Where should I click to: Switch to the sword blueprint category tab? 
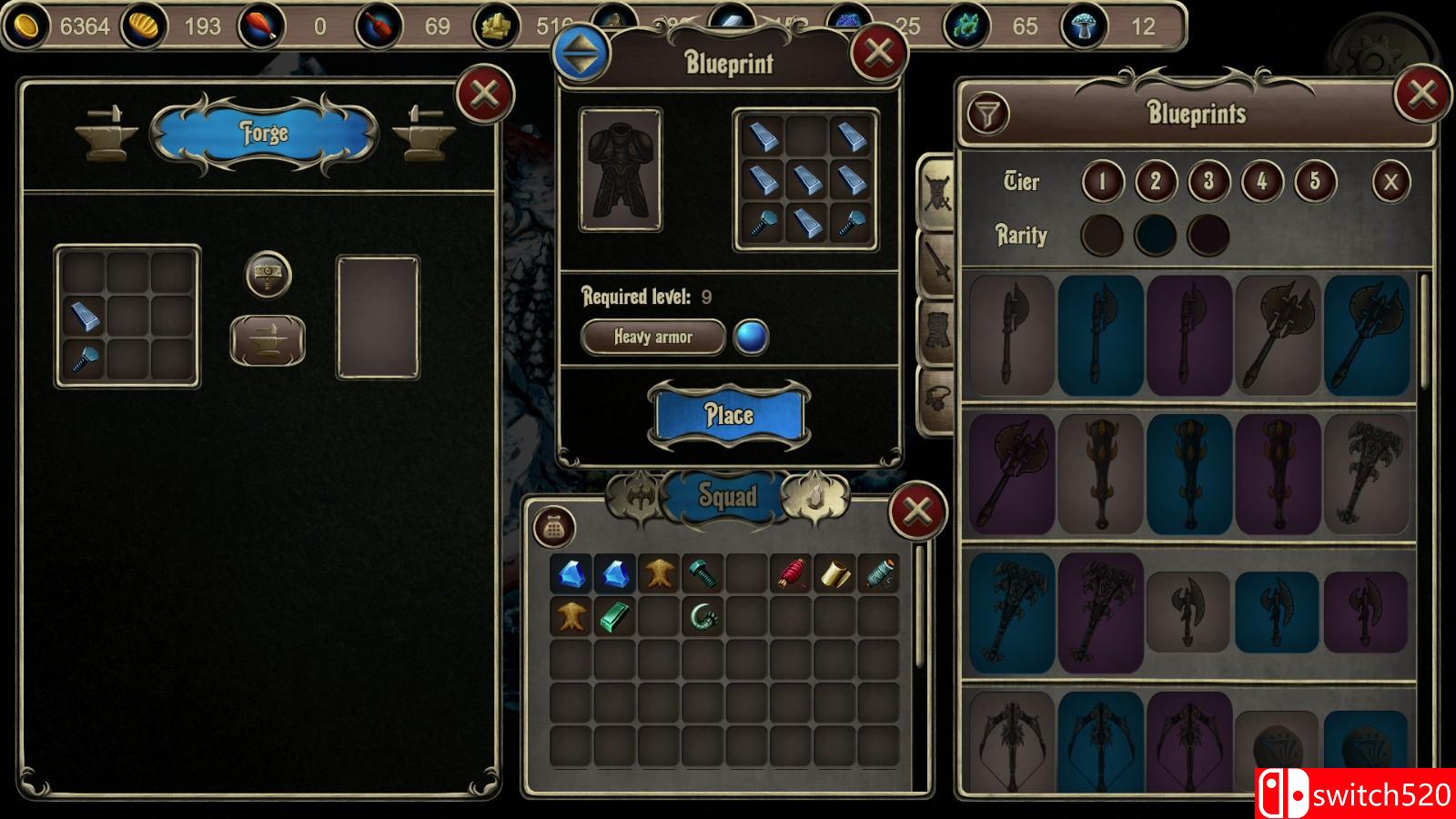pos(938,263)
